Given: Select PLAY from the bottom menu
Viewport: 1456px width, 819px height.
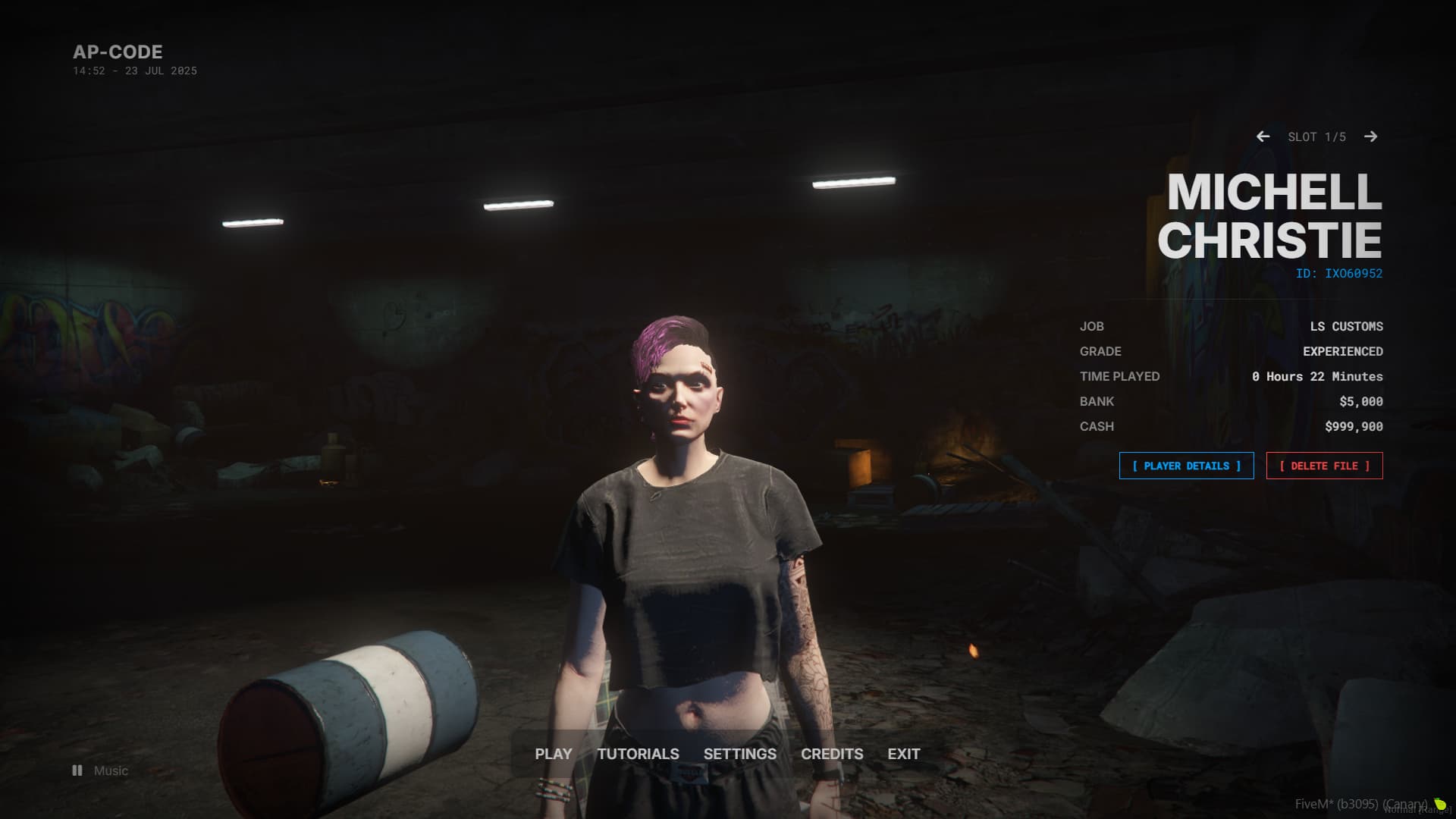Looking at the screenshot, I should point(553,754).
